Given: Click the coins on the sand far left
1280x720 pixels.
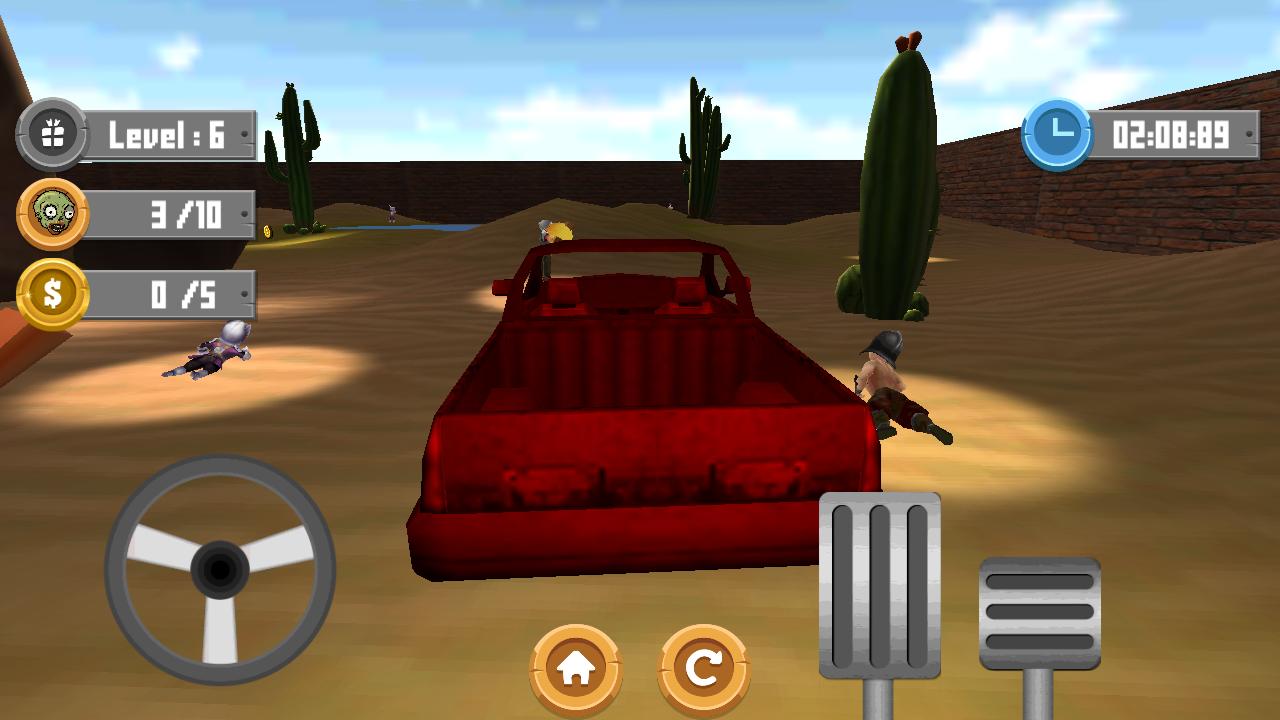Looking at the screenshot, I should pyautogui.click(x=268, y=229).
